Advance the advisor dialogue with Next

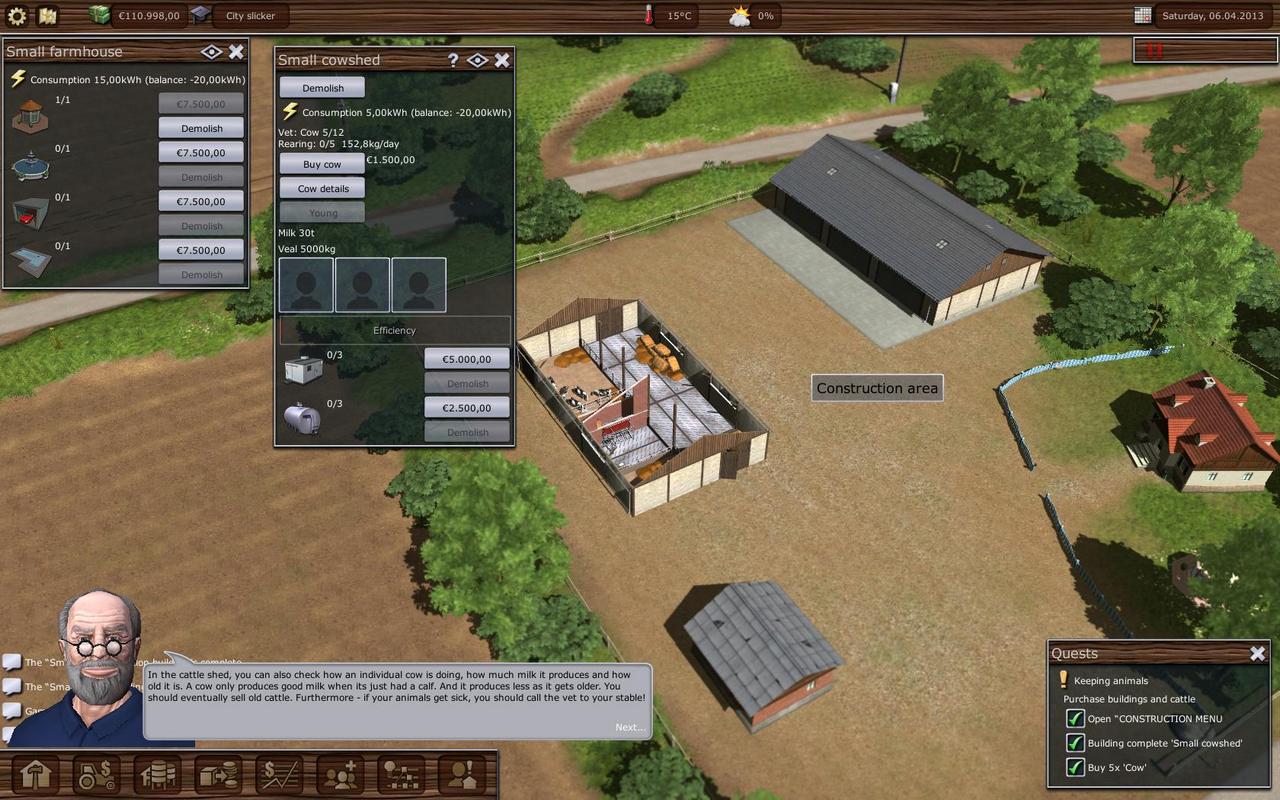(630, 727)
